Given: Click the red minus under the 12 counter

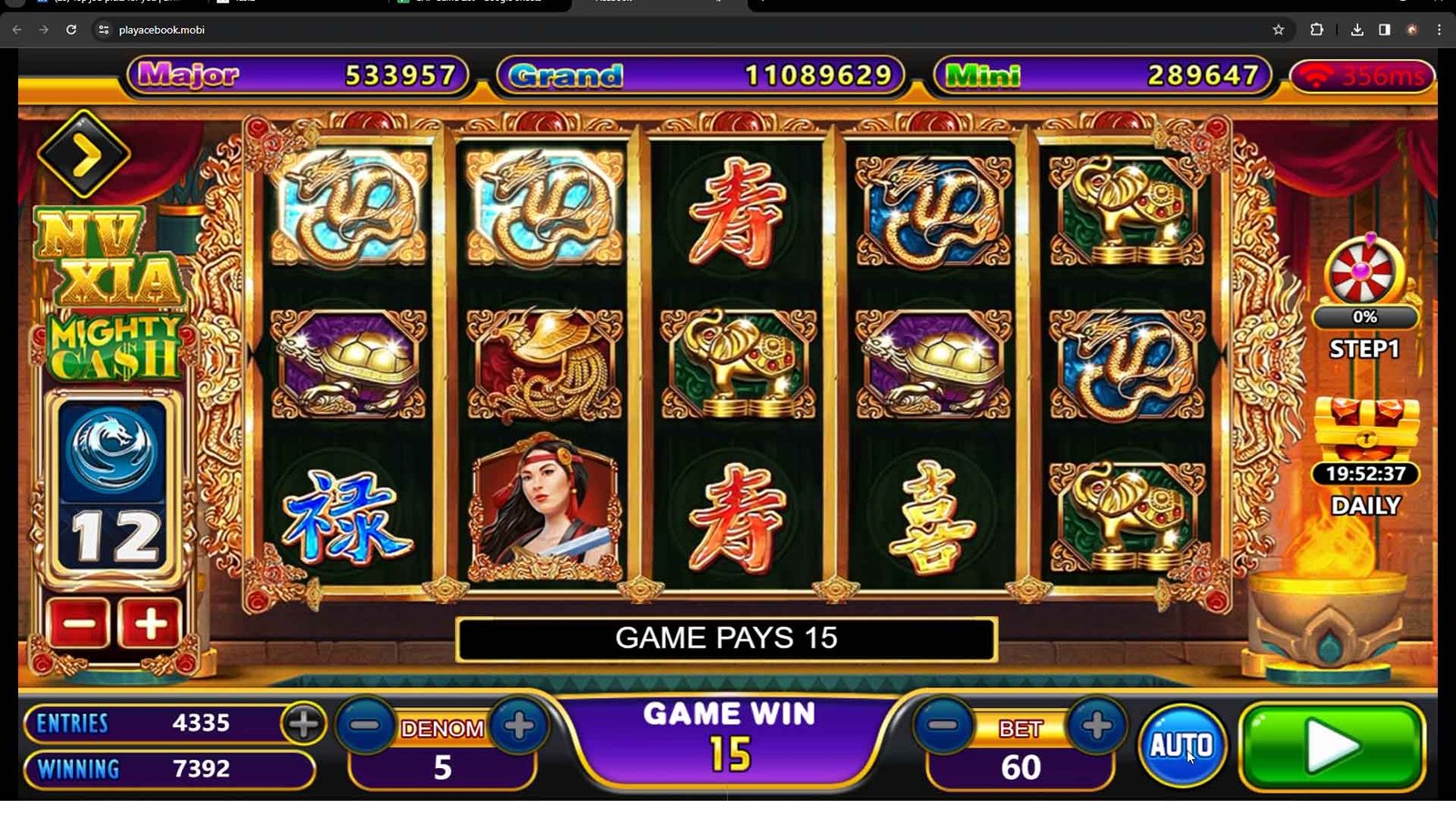Looking at the screenshot, I should (x=79, y=623).
